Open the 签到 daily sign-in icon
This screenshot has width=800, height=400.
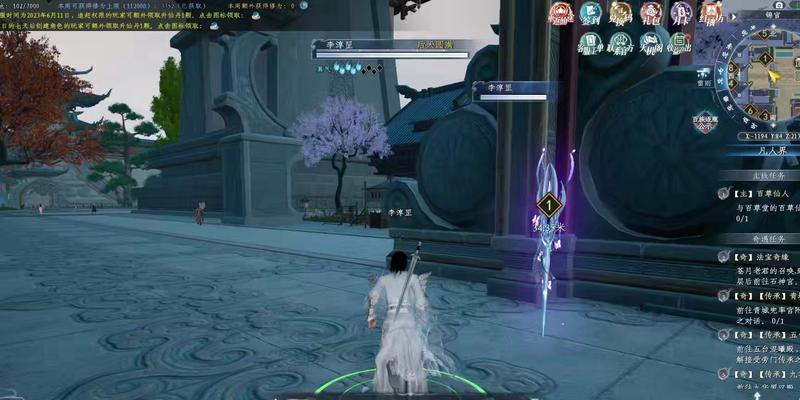[x=591, y=14]
